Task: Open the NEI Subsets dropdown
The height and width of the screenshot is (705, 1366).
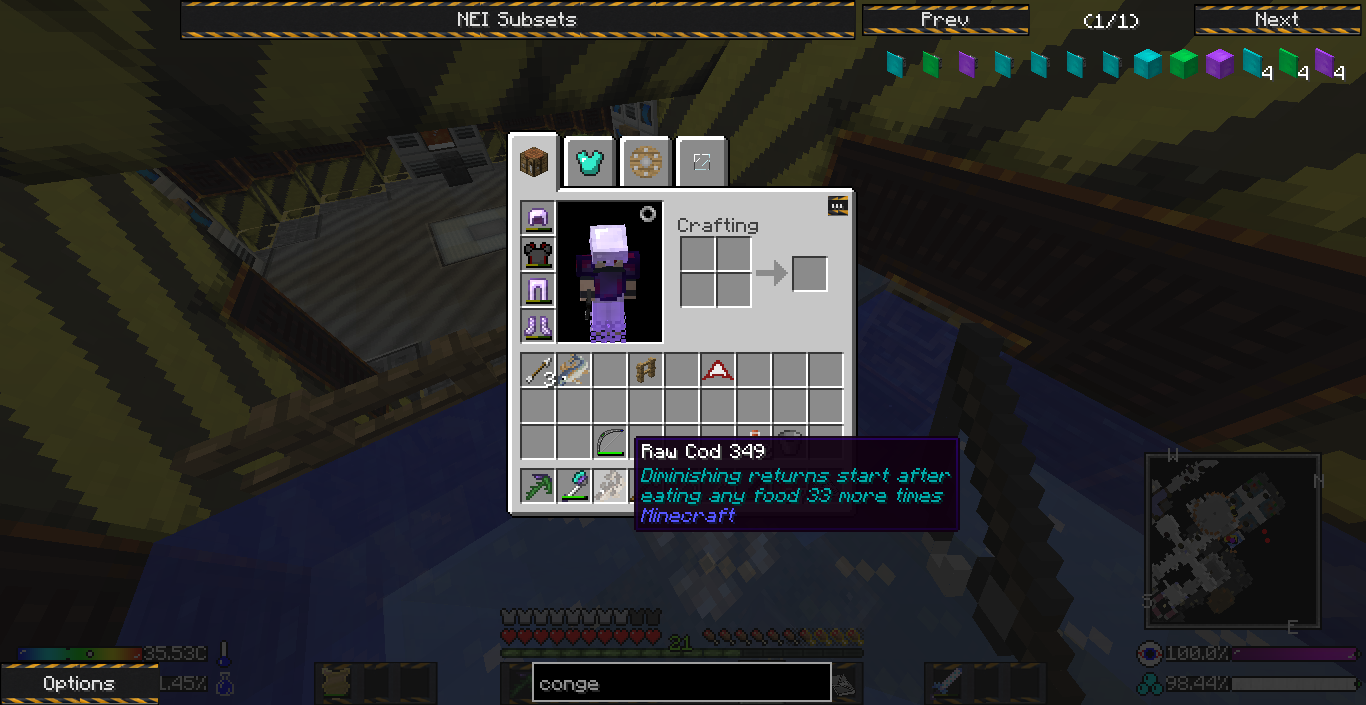Action: pyautogui.click(x=517, y=20)
